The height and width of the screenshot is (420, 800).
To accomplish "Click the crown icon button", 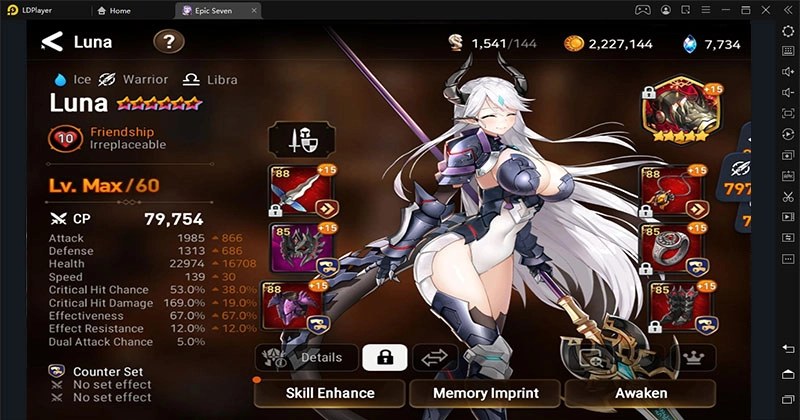I will click(692, 357).
